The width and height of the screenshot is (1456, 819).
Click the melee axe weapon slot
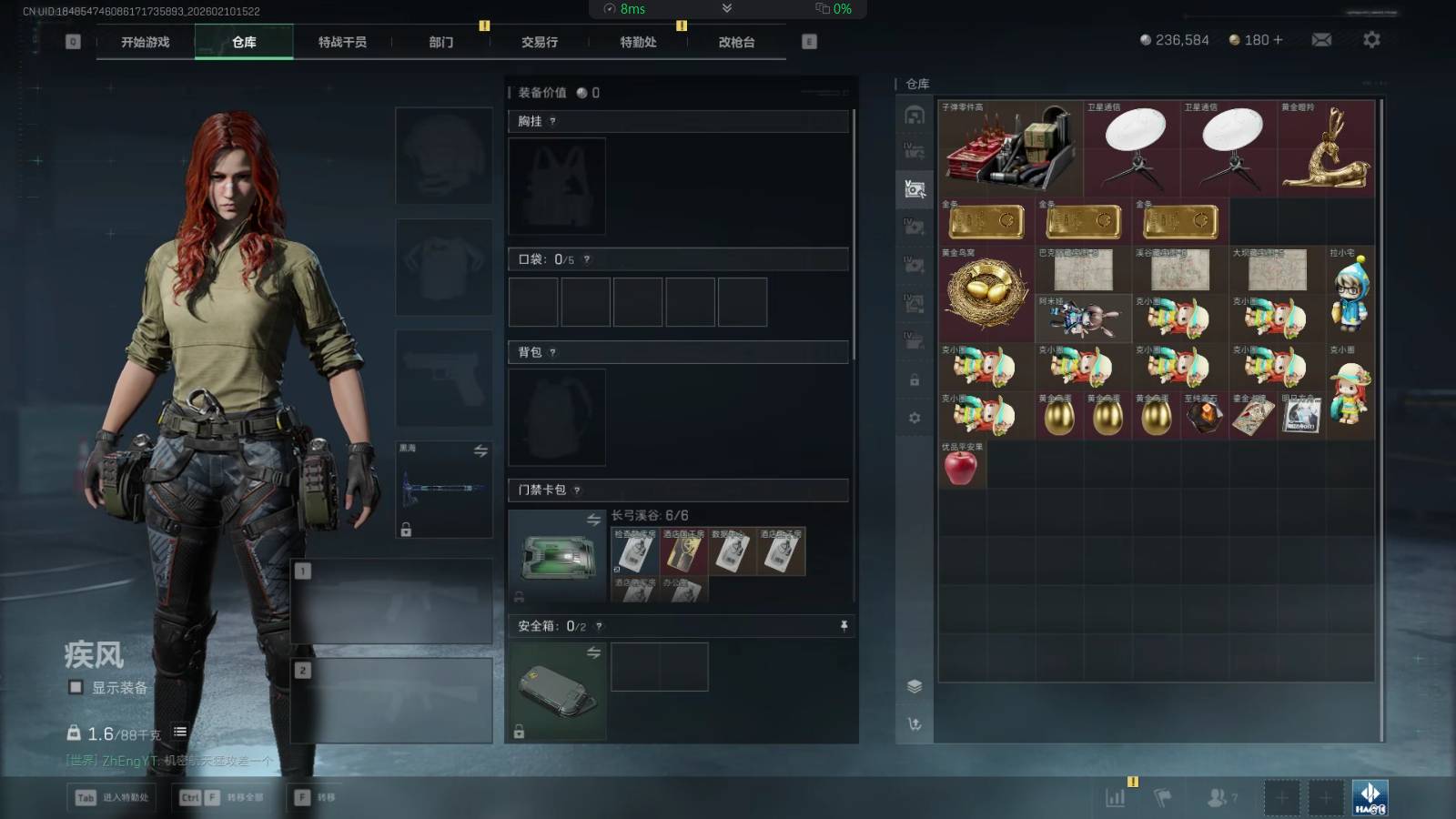443,490
